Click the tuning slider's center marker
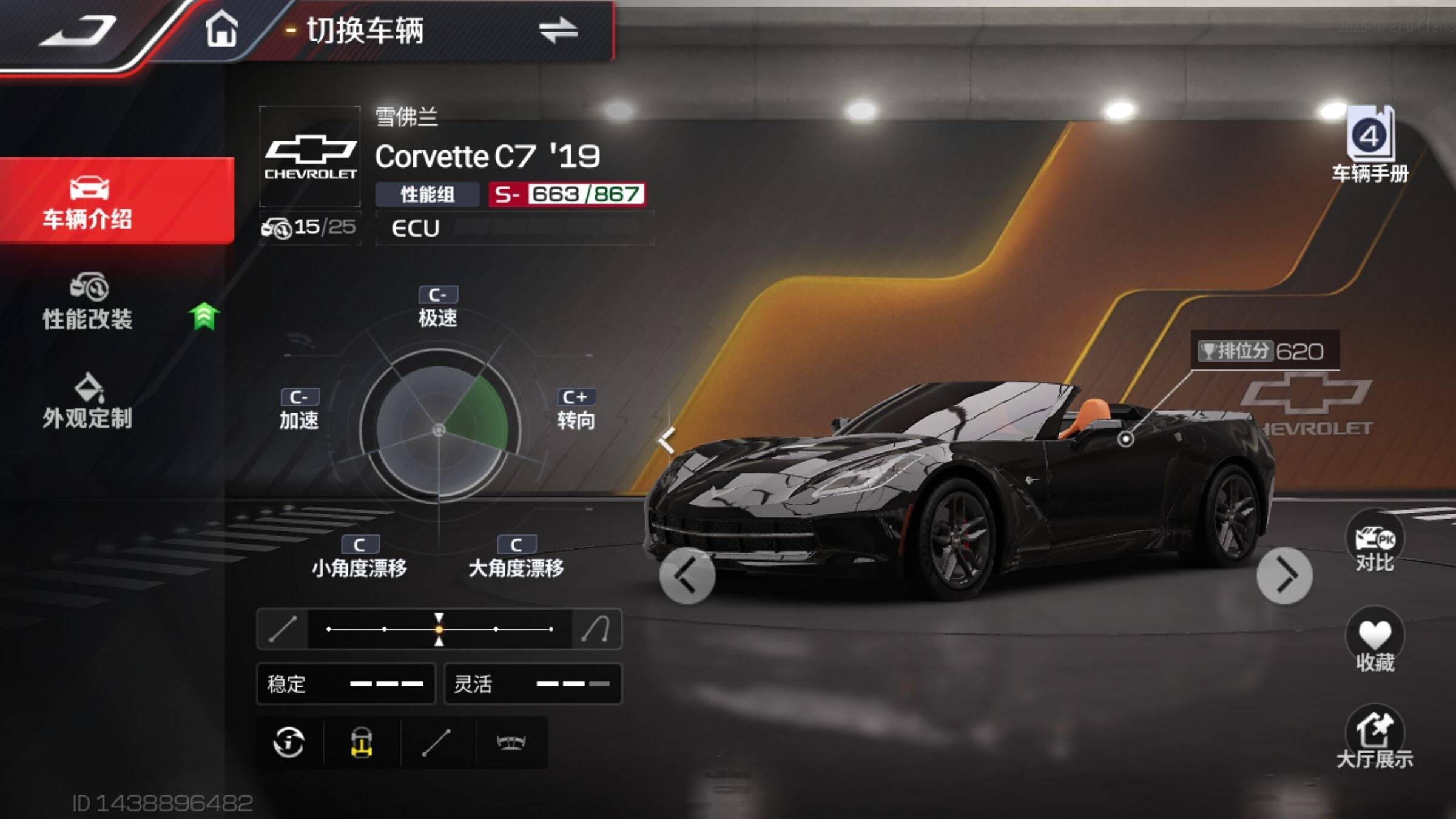This screenshot has height=819, width=1456. [x=439, y=629]
